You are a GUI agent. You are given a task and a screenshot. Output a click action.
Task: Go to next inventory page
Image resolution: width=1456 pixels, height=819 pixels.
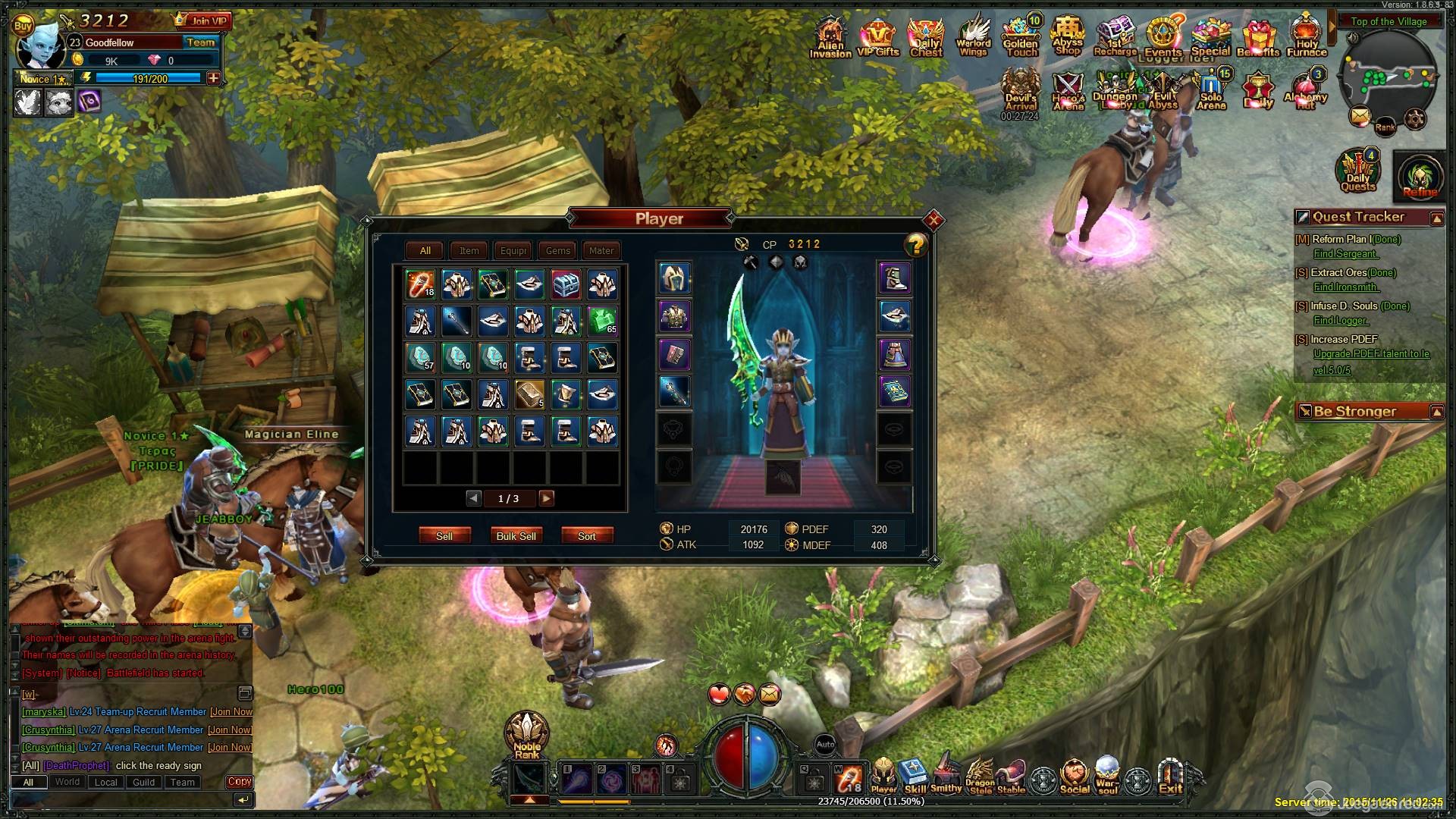[x=546, y=498]
